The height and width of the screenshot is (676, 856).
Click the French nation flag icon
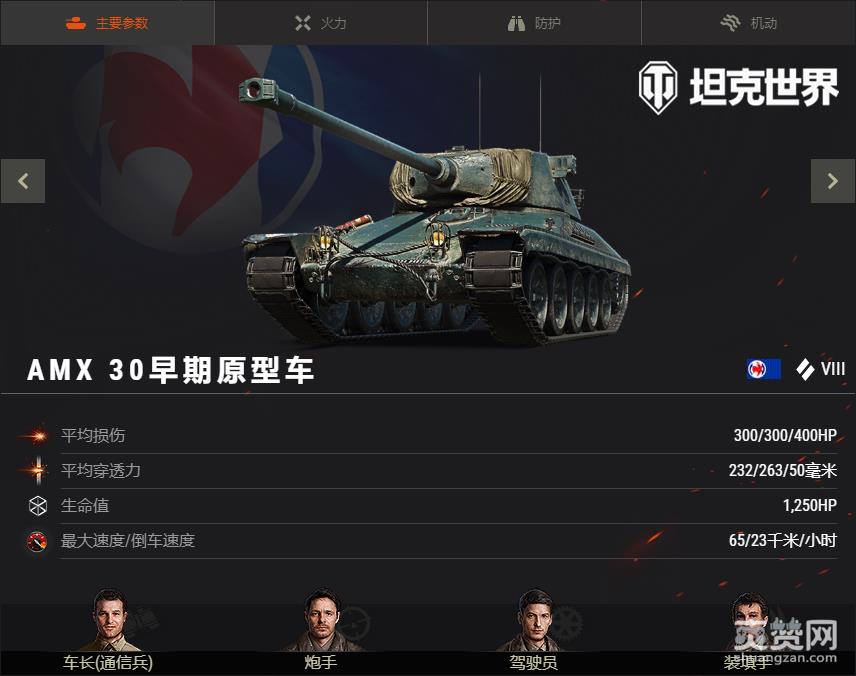[763, 369]
